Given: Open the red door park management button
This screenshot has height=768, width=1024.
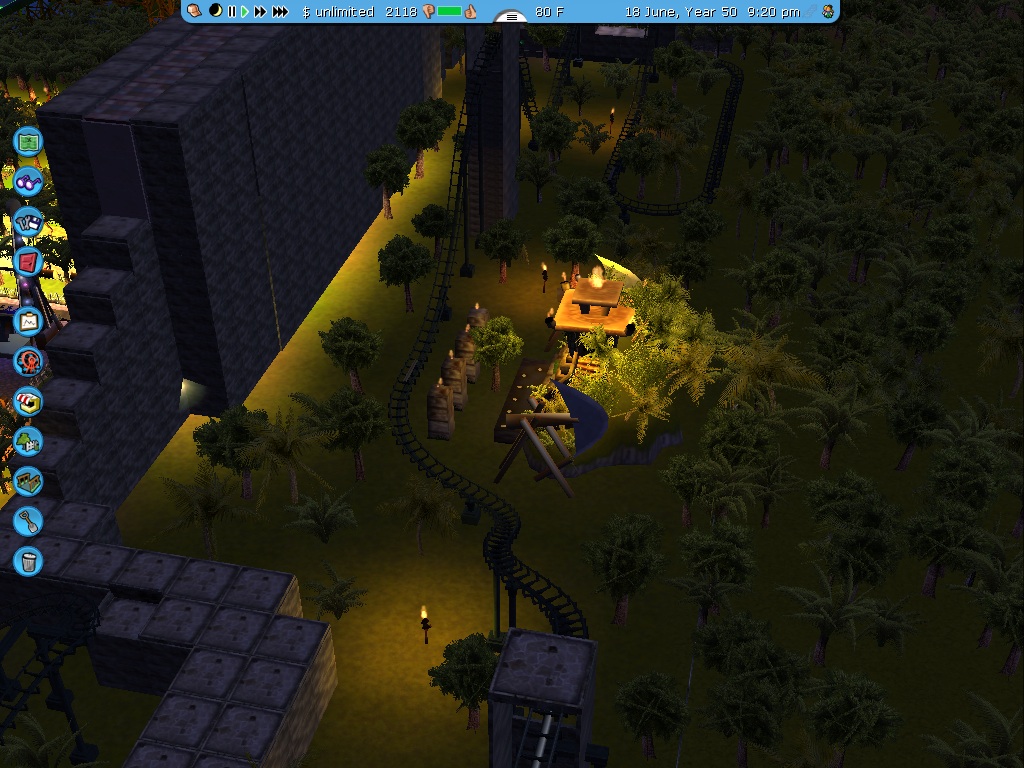Looking at the screenshot, I should click(28, 263).
